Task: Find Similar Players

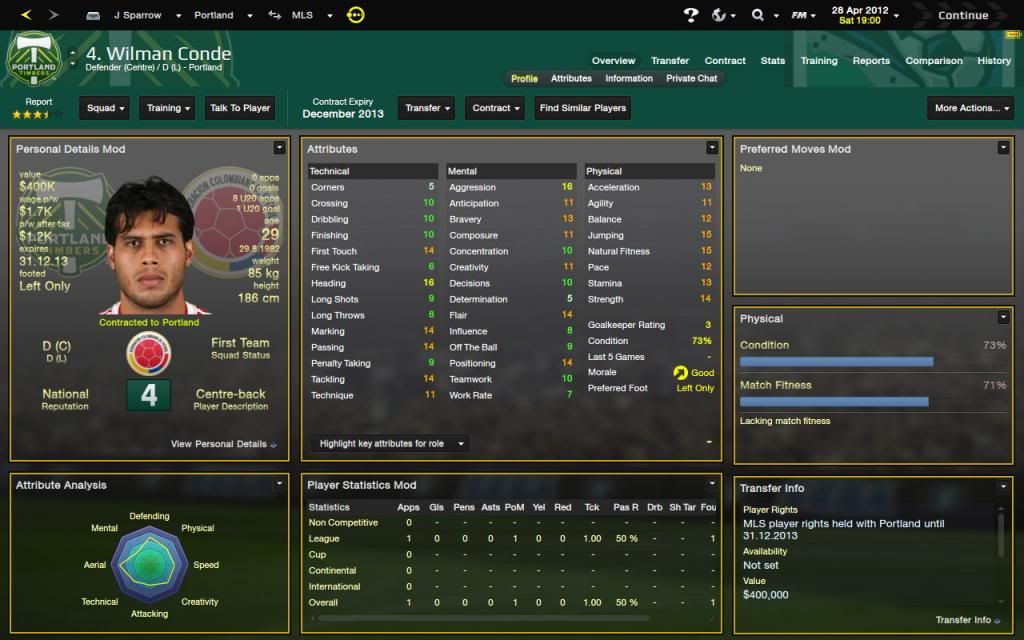Action: (x=583, y=108)
